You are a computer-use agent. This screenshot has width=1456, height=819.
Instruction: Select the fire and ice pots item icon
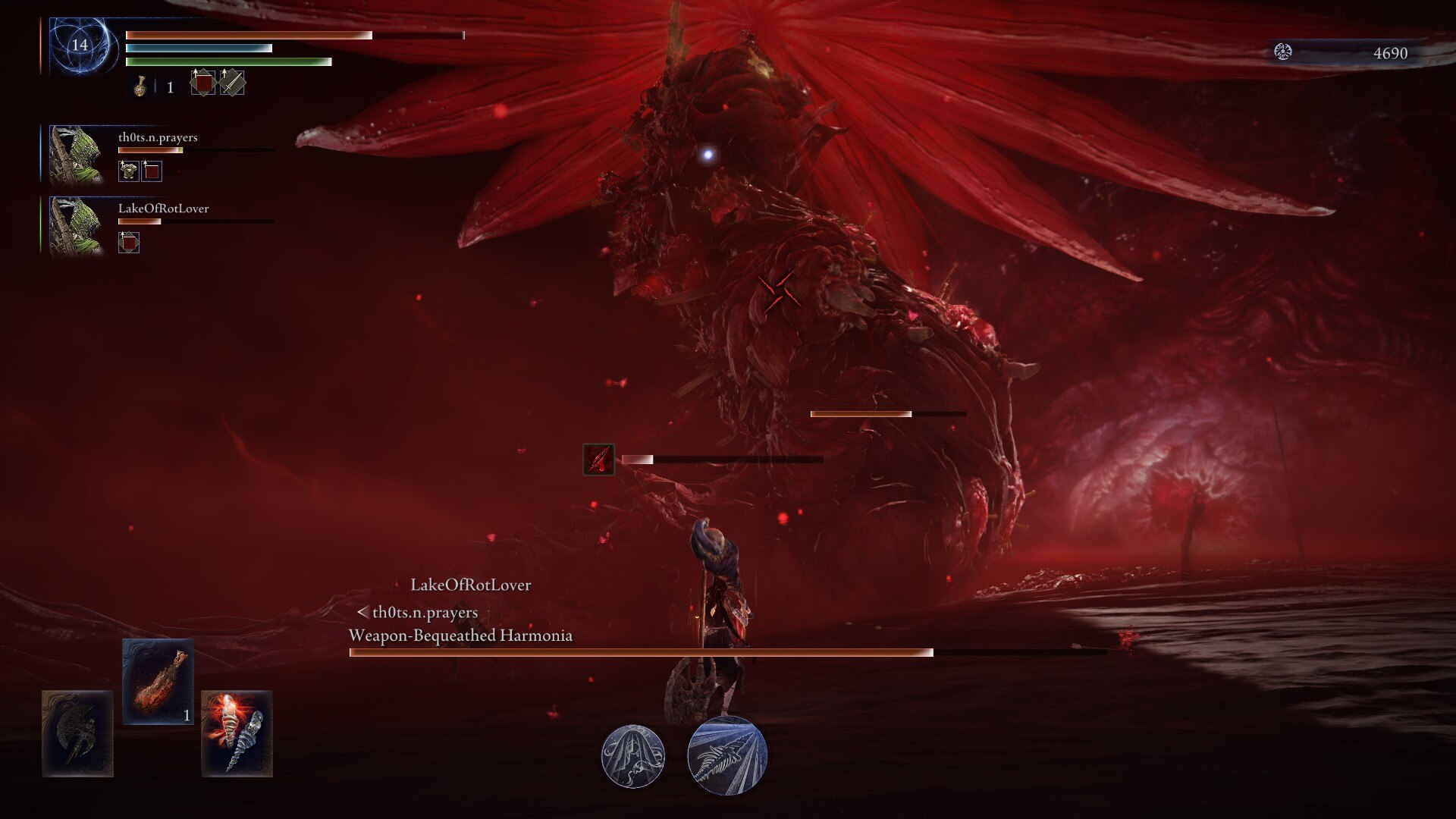[x=237, y=735]
